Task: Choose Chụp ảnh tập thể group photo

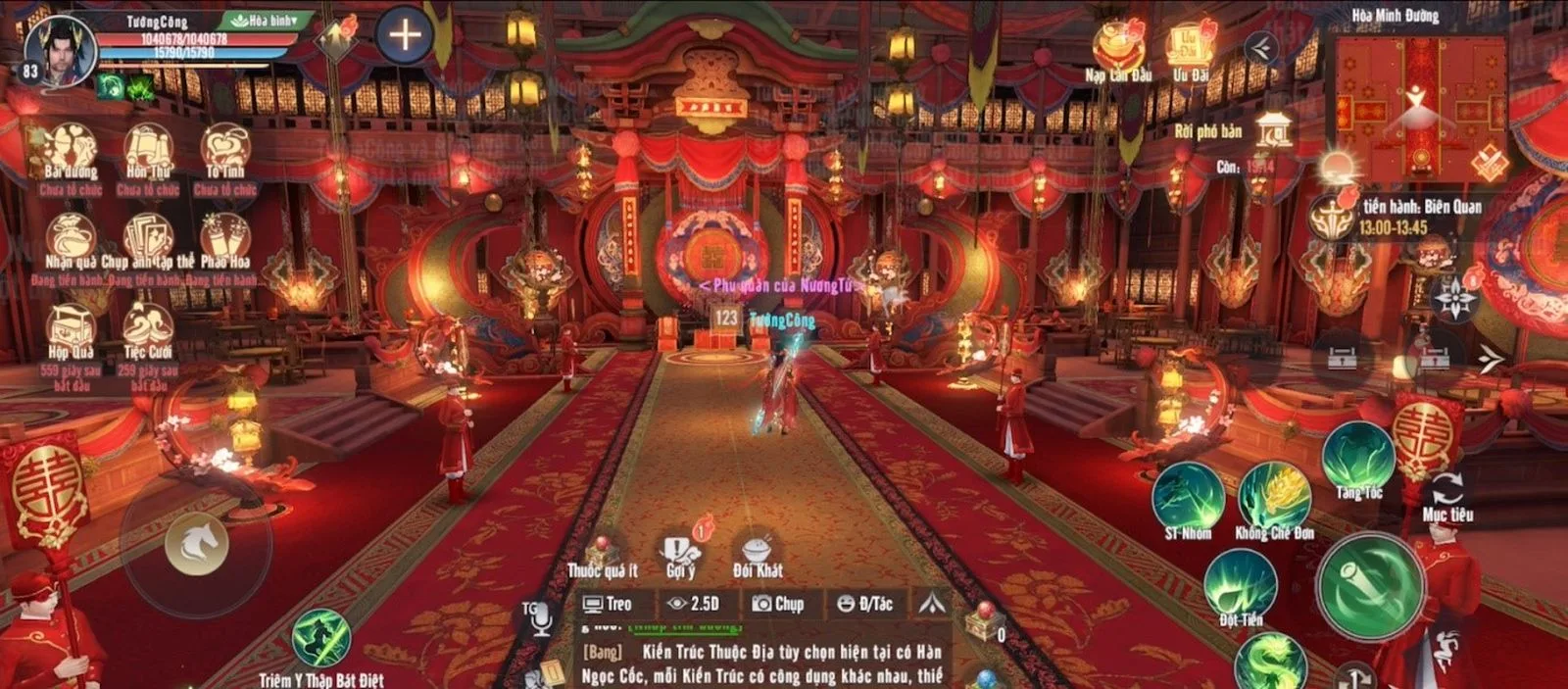Action: [x=148, y=239]
